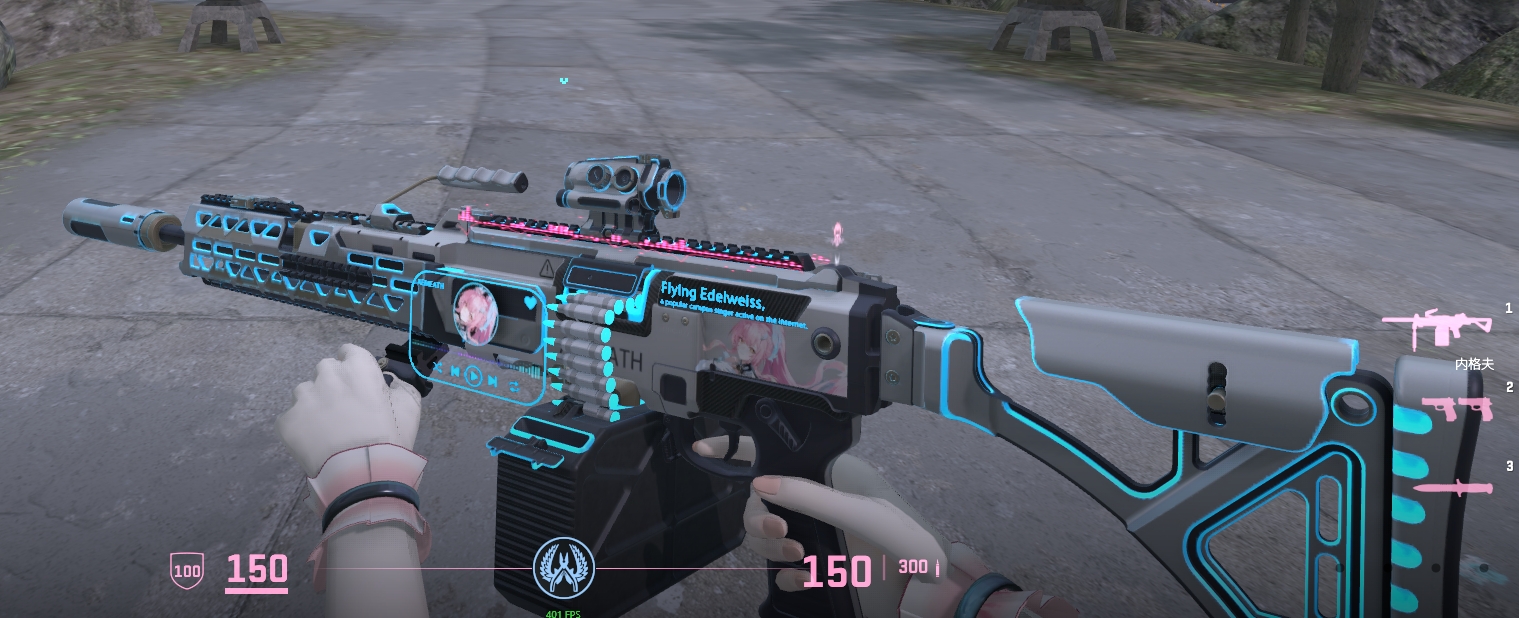
Task: Switch to the dual pistols slot
Action: pyautogui.click(x=1456, y=408)
